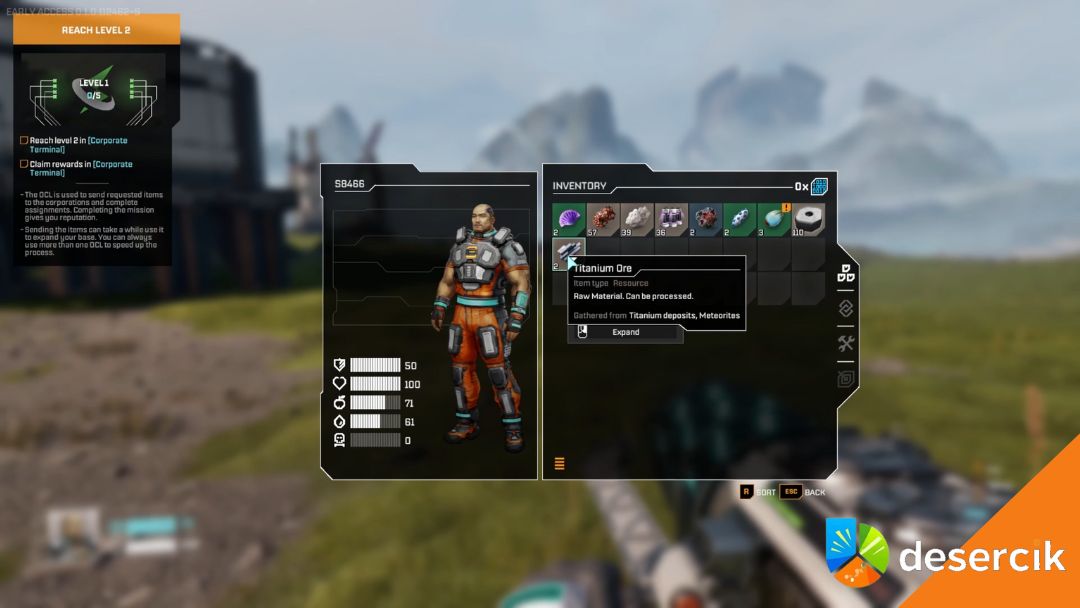Viewport: 1080px width, 608px height.
Task: Select the blue spotted capsule item
Action: tap(740, 220)
